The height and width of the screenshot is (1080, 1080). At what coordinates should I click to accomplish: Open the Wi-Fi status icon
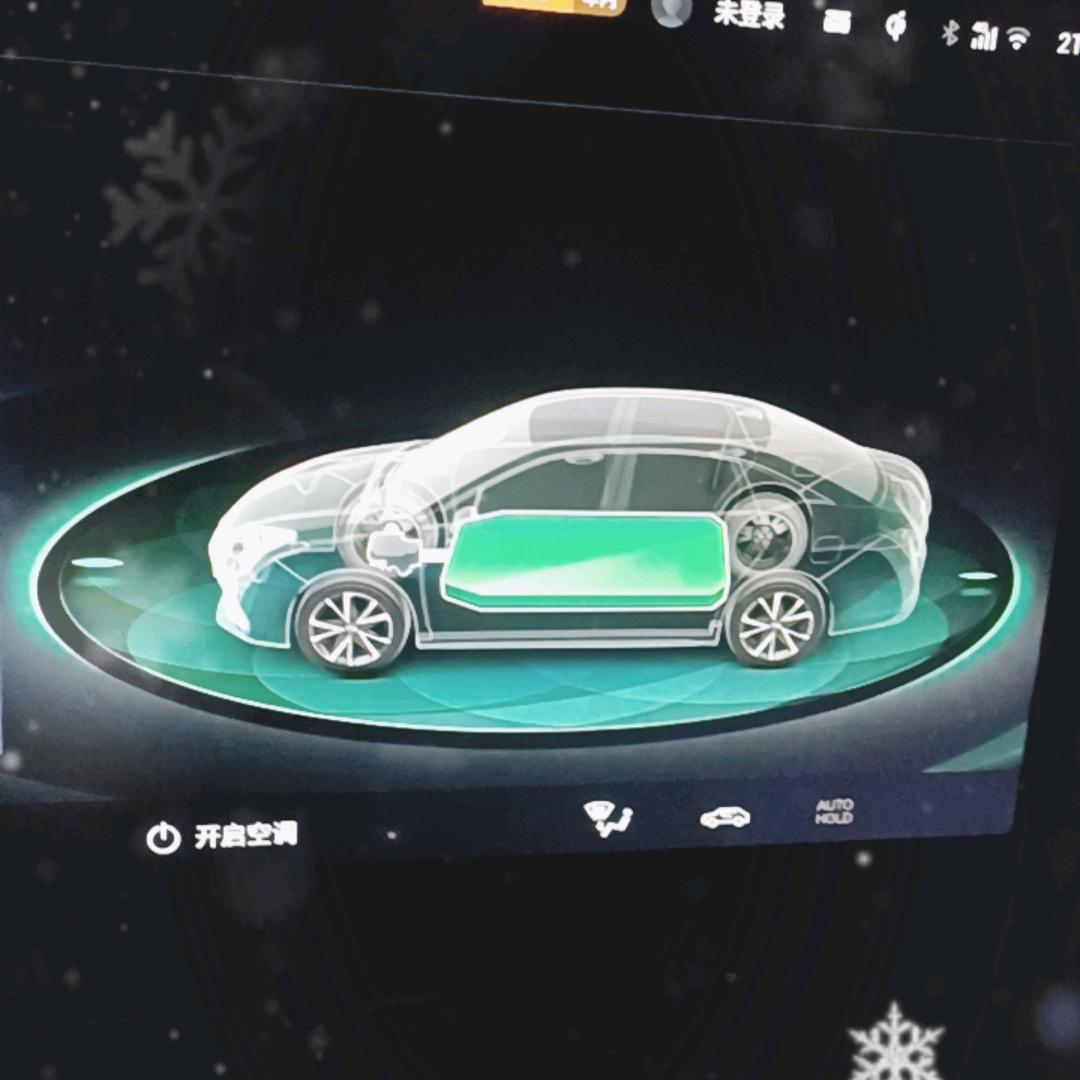pos(1018,39)
